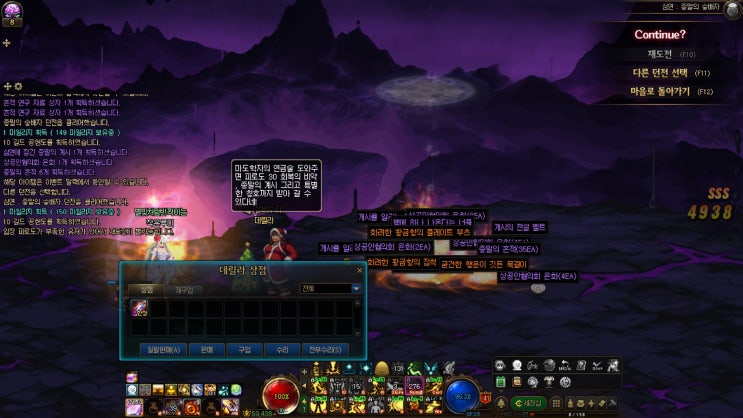
Task: Switch to the 재구입 repurchase tab
Action: pyautogui.click(x=183, y=288)
